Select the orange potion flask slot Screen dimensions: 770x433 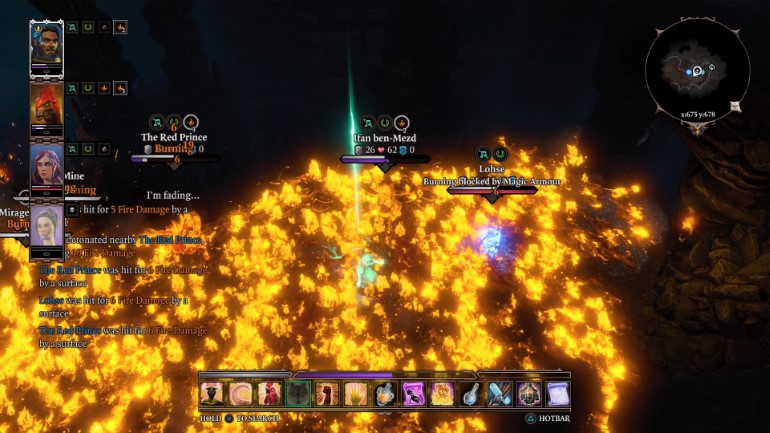[x=385, y=394]
